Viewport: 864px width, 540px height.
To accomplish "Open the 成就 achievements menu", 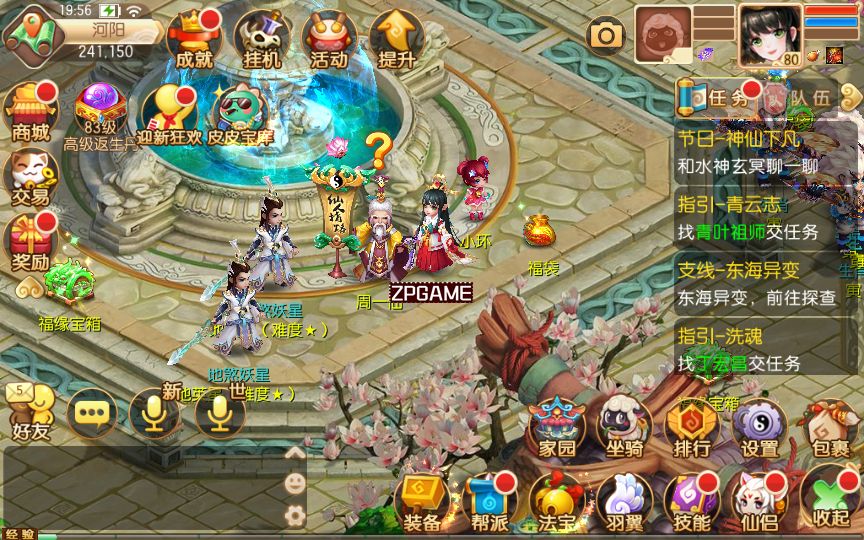I will 194,40.
